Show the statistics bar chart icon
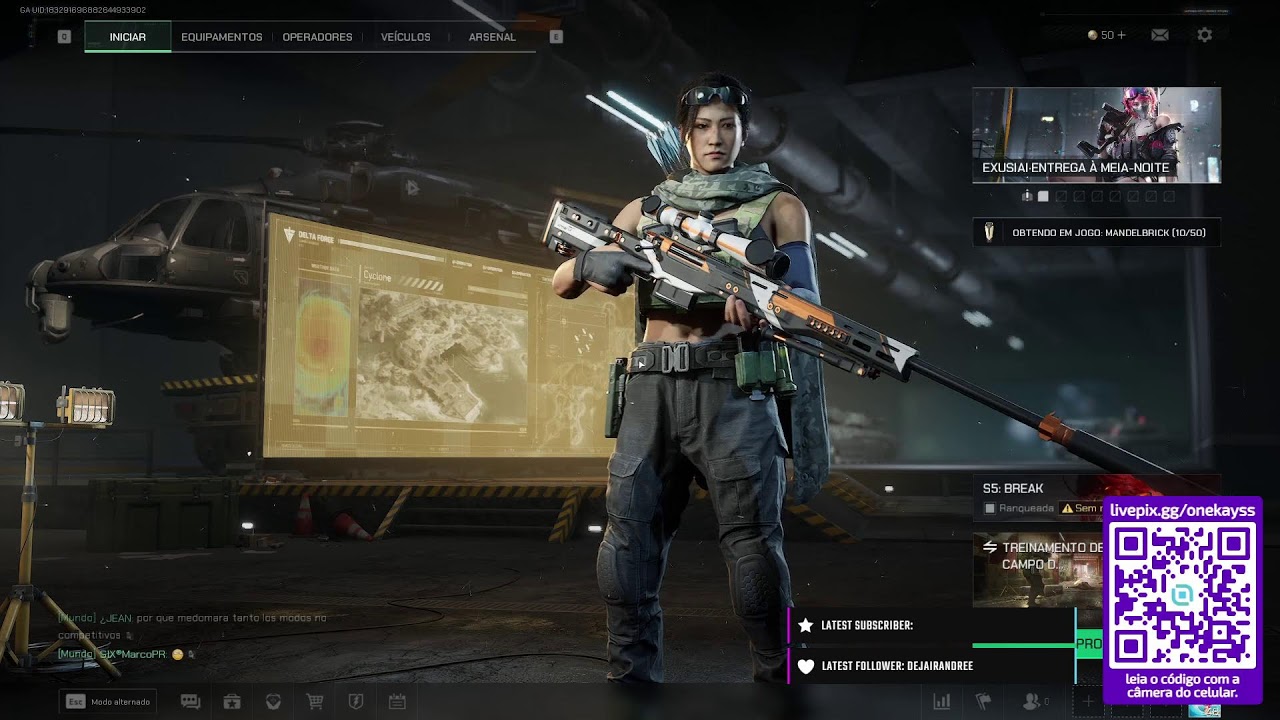The height and width of the screenshot is (720, 1280). click(941, 702)
